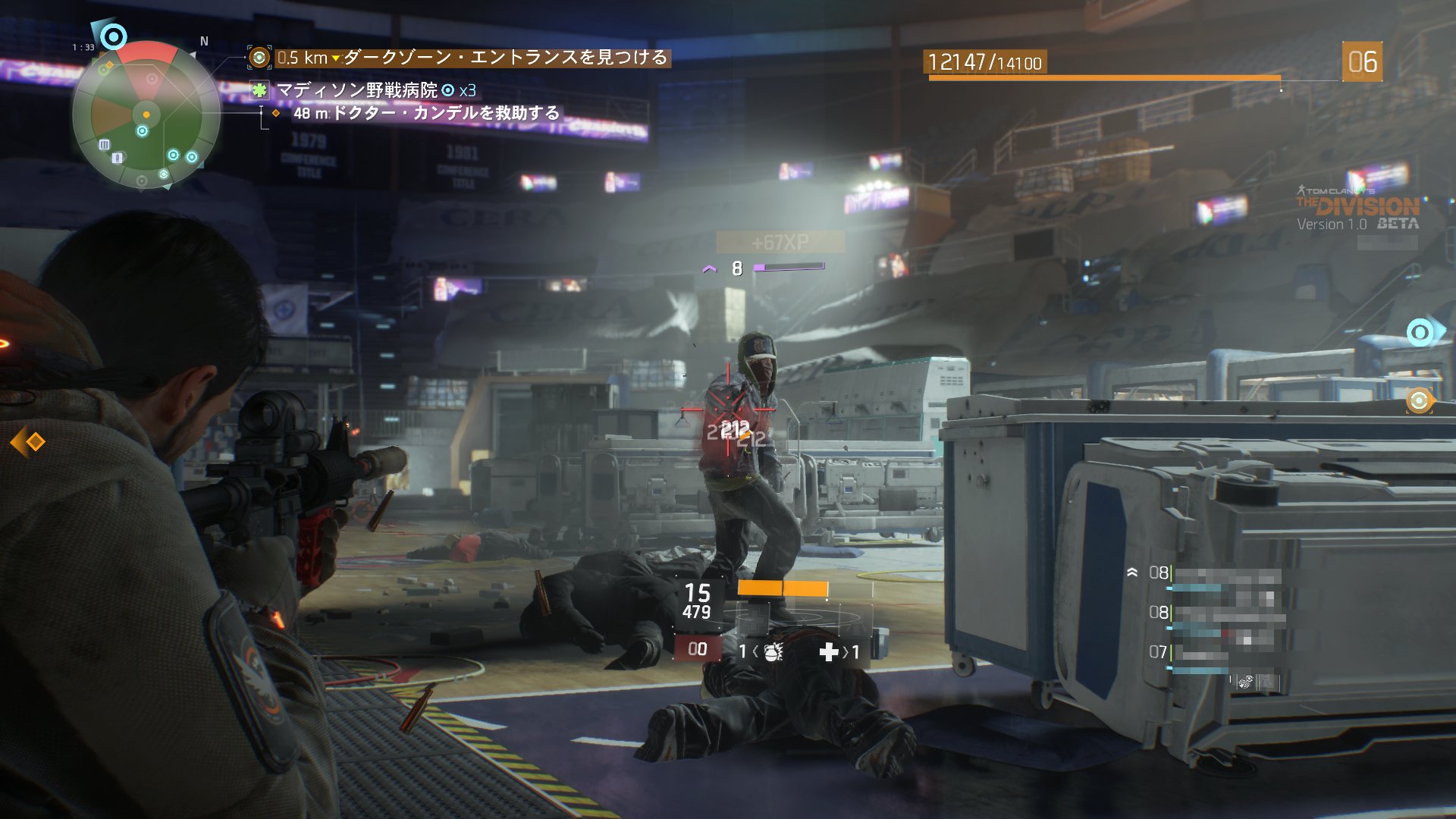Choose the grenade icon
This screenshot has width=1456, height=819.
[x=773, y=651]
